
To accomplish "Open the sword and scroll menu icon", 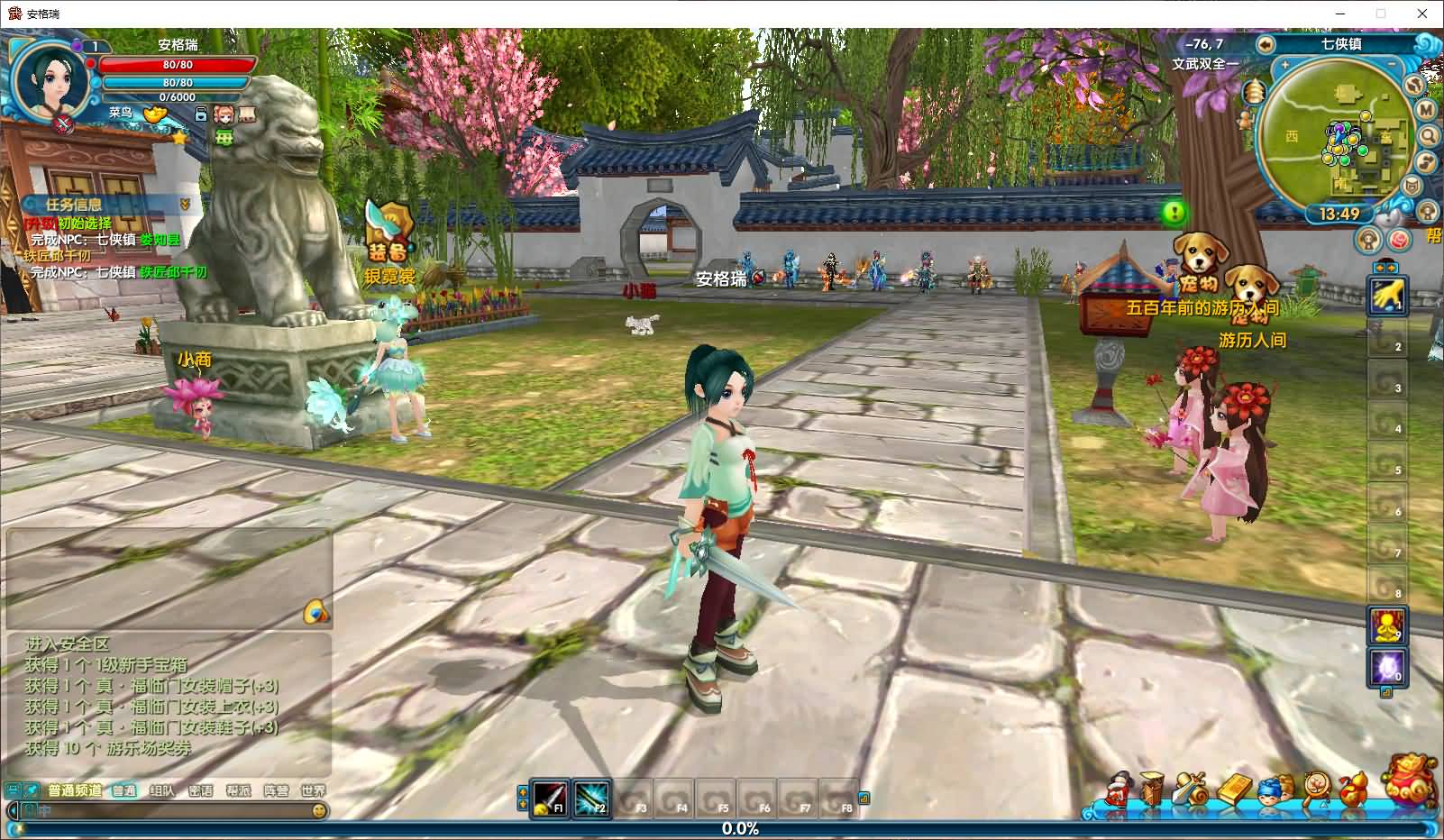I will pos(1191,790).
